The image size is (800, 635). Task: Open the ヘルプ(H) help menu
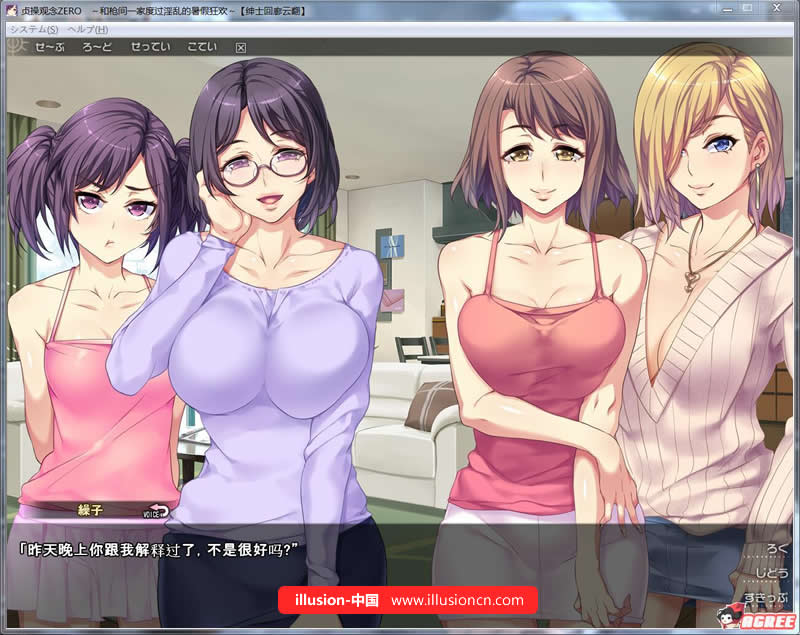87,29
